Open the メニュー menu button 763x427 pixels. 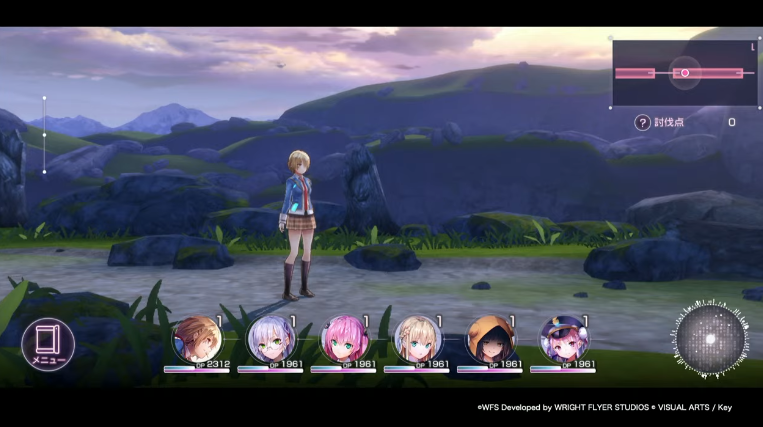pos(46,345)
